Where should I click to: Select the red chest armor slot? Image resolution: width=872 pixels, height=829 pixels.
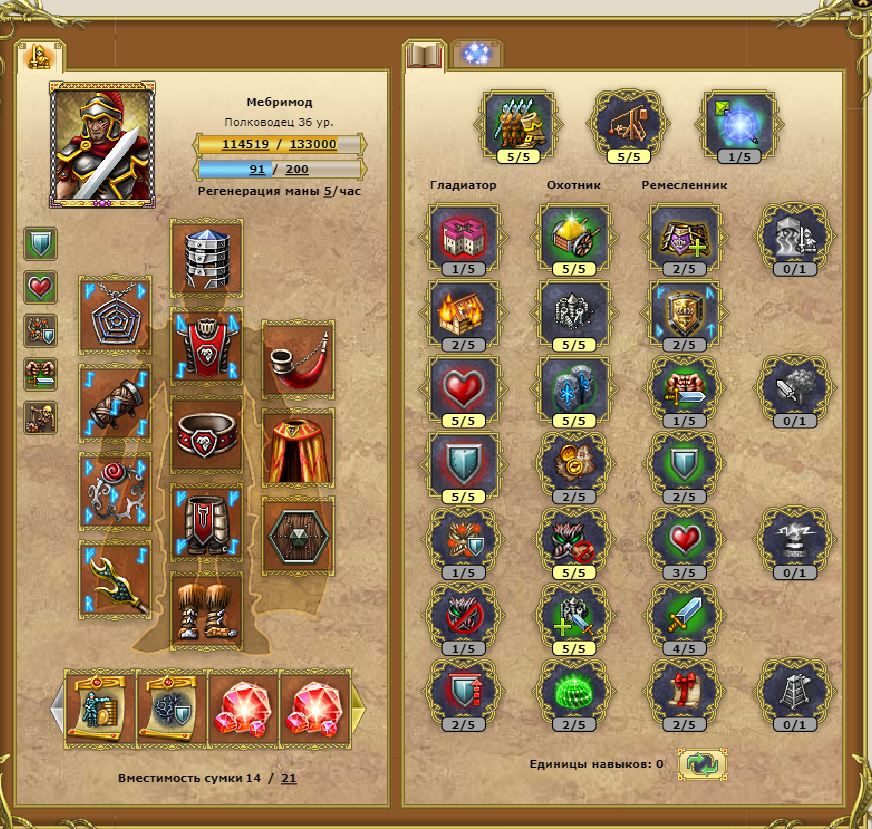(x=206, y=346)
